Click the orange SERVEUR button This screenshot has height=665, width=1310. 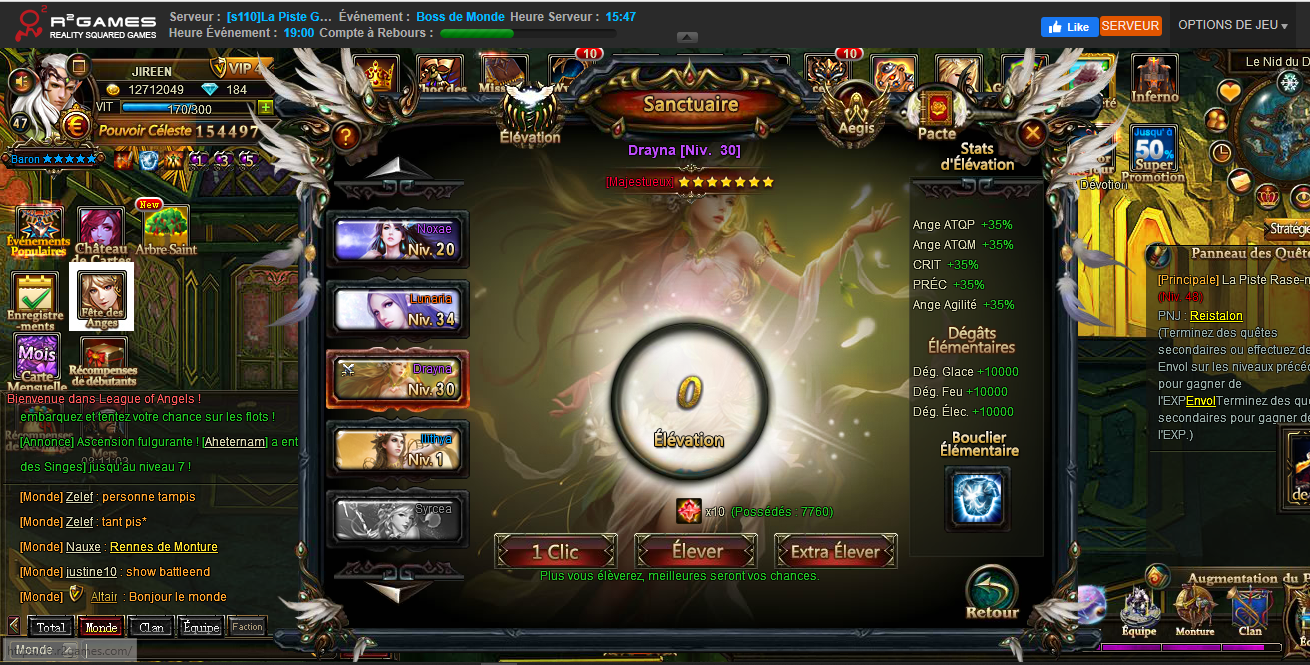click(1130, 26)
